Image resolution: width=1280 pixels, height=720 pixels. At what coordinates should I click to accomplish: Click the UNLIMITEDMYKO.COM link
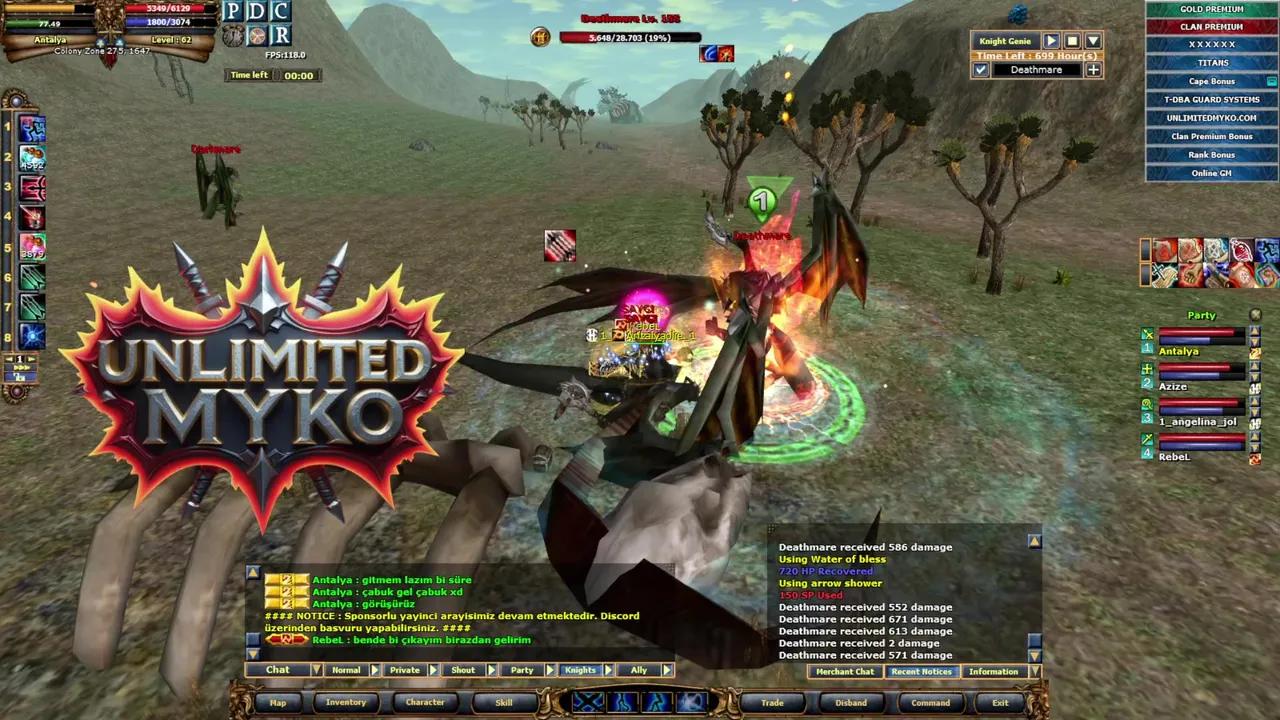[x=1211, y=117]
